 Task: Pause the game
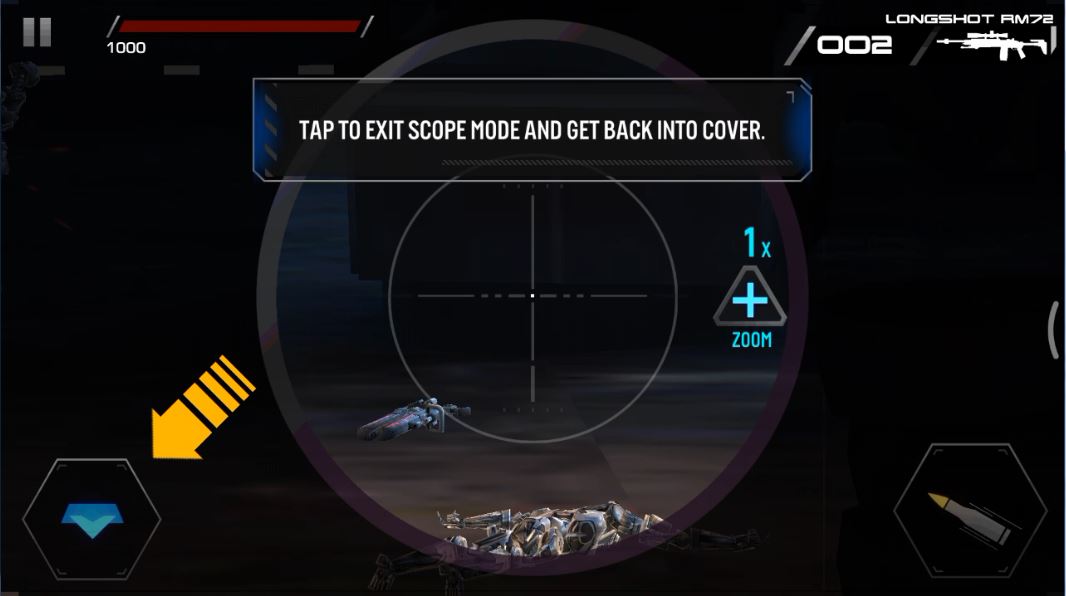pos(37,32)
